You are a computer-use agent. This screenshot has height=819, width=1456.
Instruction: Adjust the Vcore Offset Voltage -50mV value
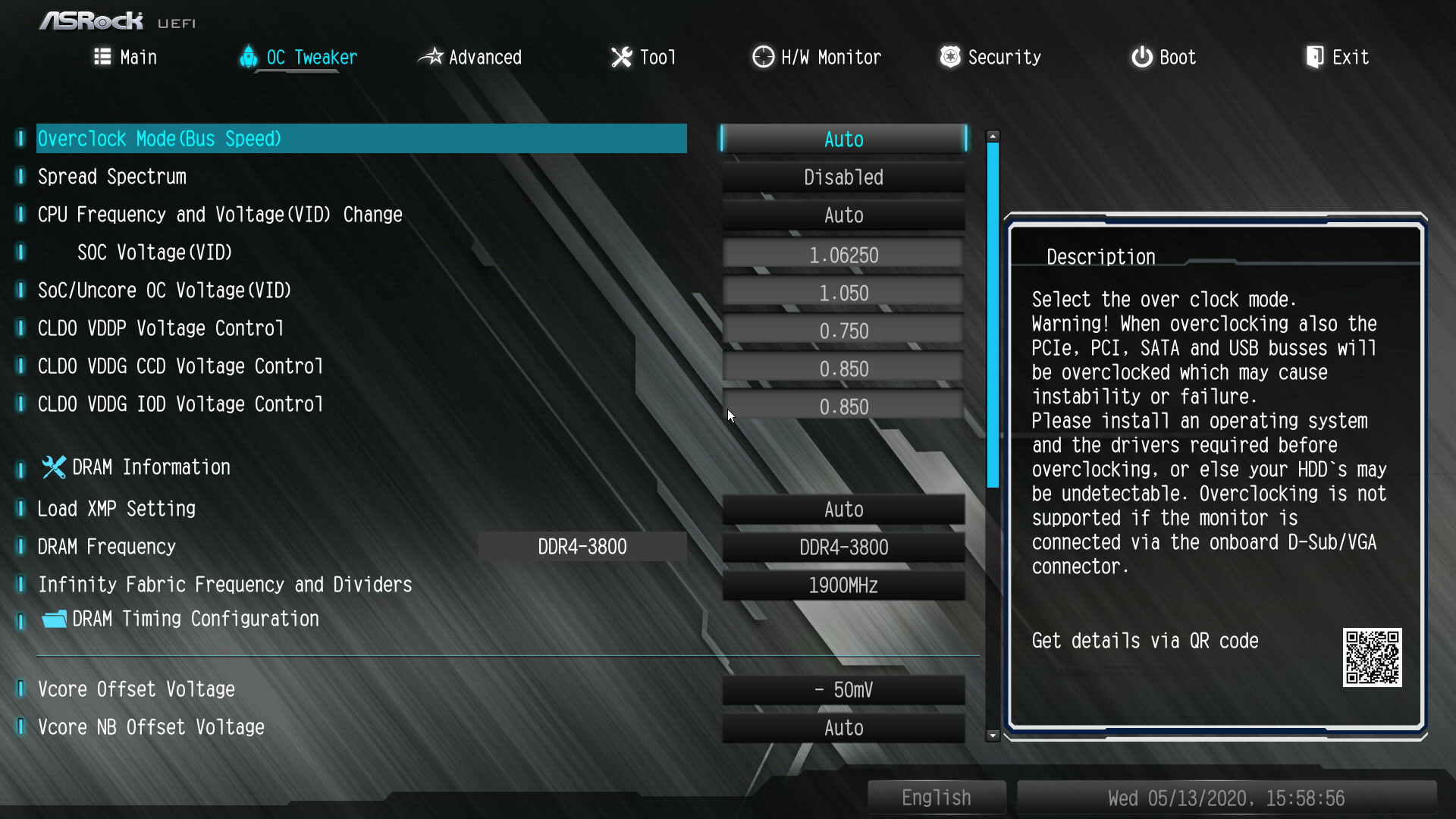[x=843, y=689]
